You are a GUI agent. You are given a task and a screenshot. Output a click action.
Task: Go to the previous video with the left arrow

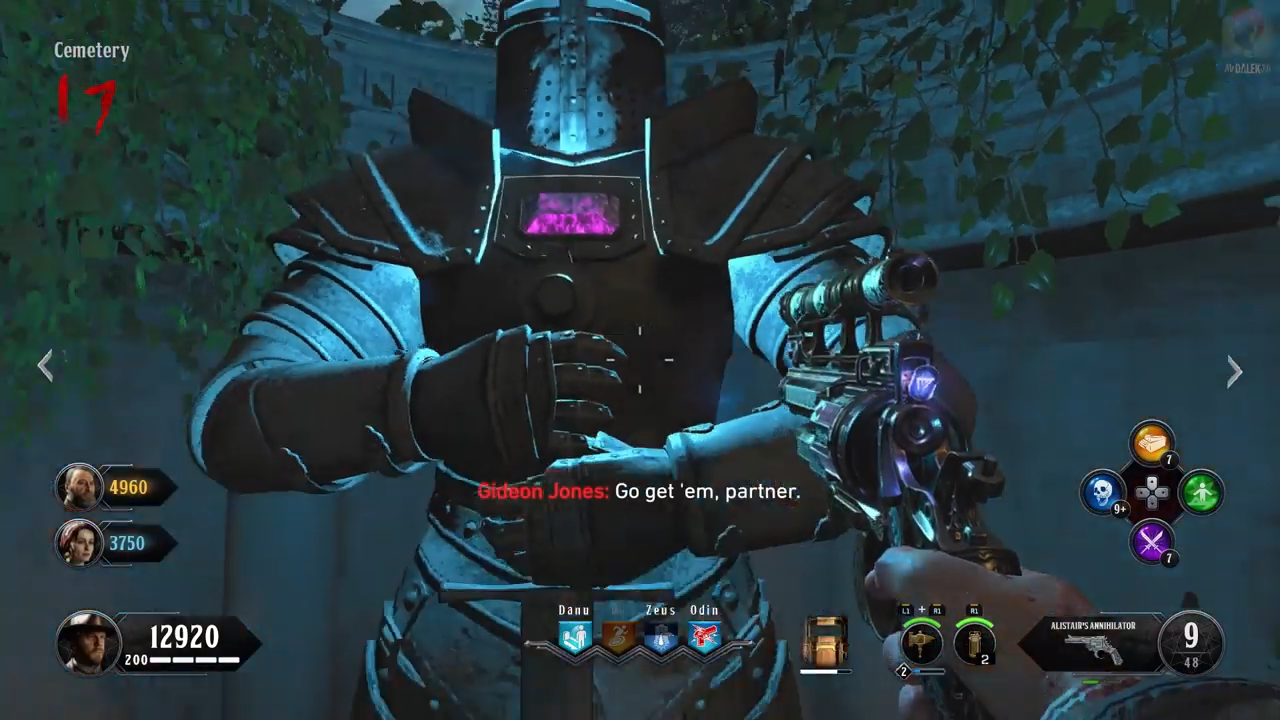(x=45, y=366)
